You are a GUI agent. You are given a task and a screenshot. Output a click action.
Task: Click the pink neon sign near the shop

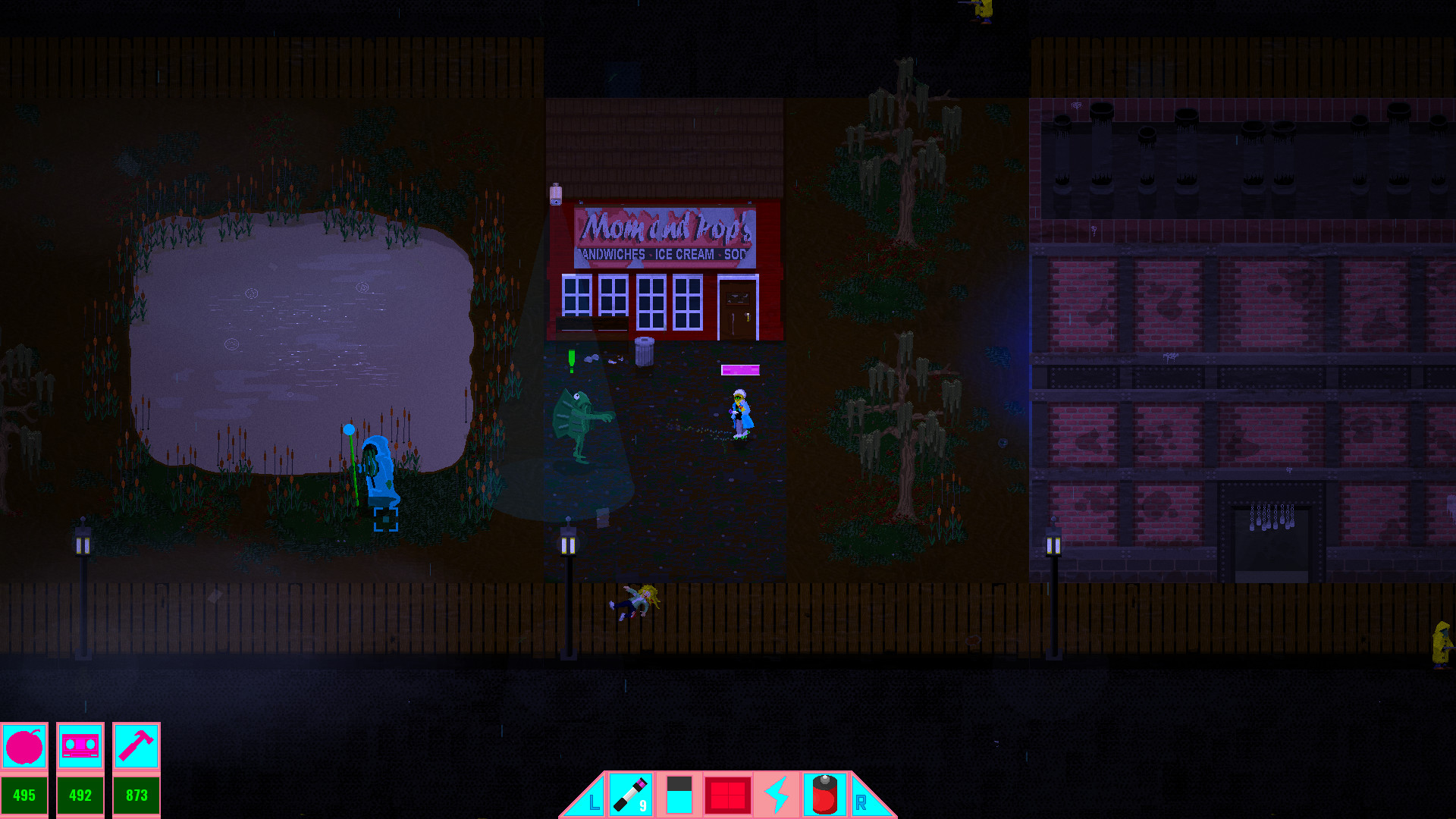(x=739, y=370)
